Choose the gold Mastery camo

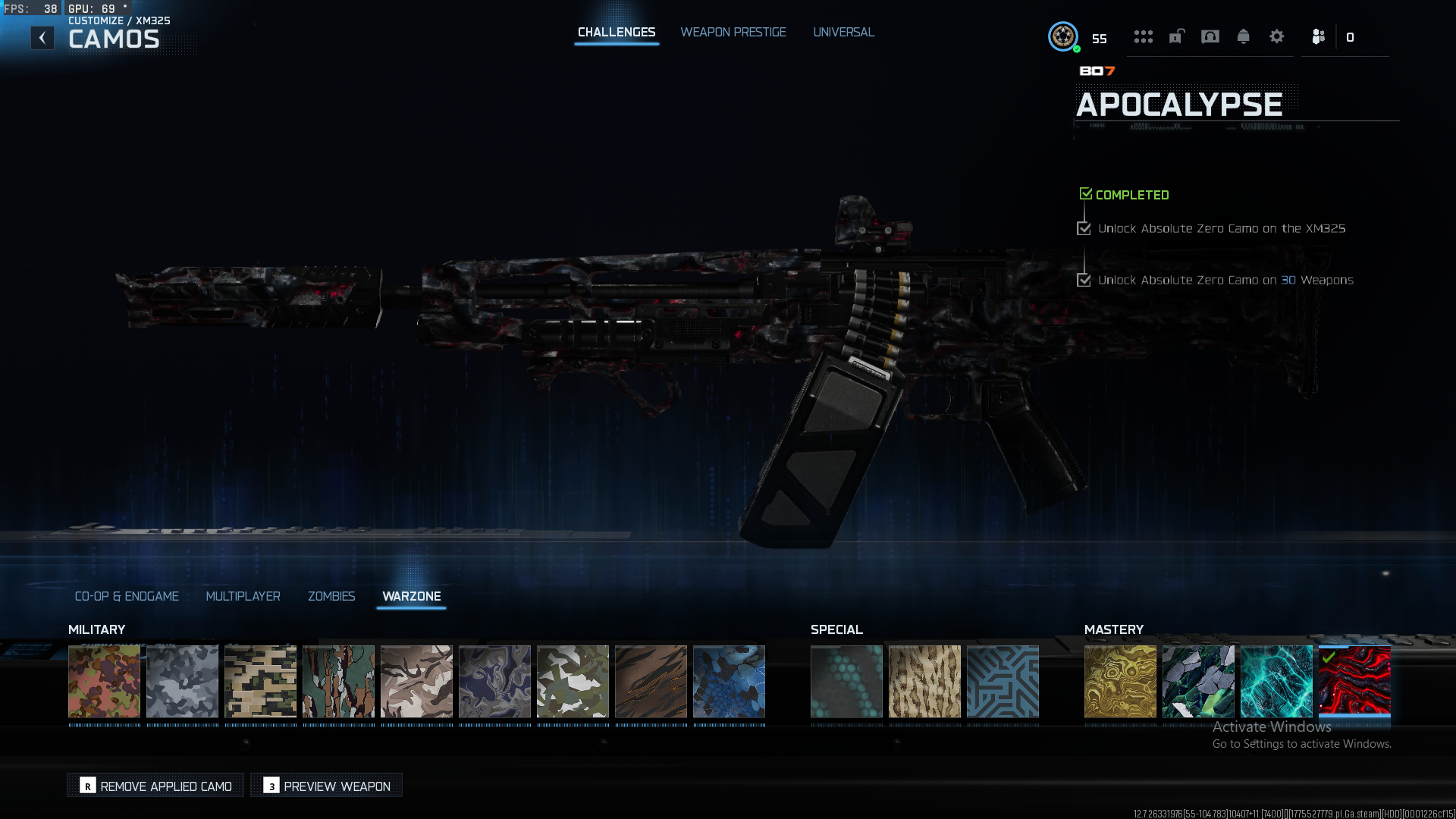[1120, 681]
